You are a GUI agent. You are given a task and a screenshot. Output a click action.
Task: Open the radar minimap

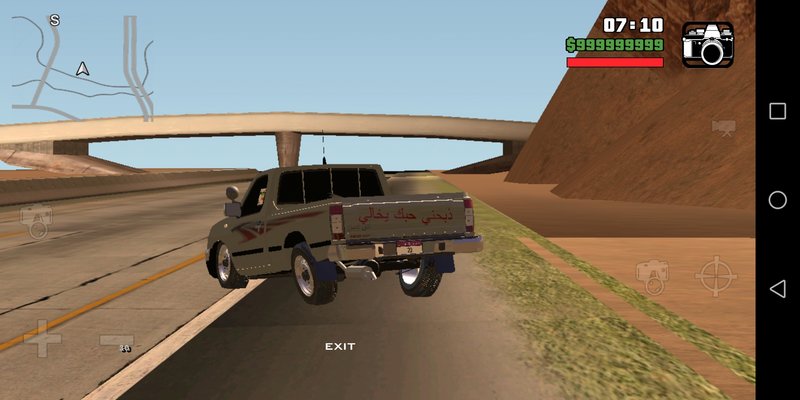(x=83, y=66)
